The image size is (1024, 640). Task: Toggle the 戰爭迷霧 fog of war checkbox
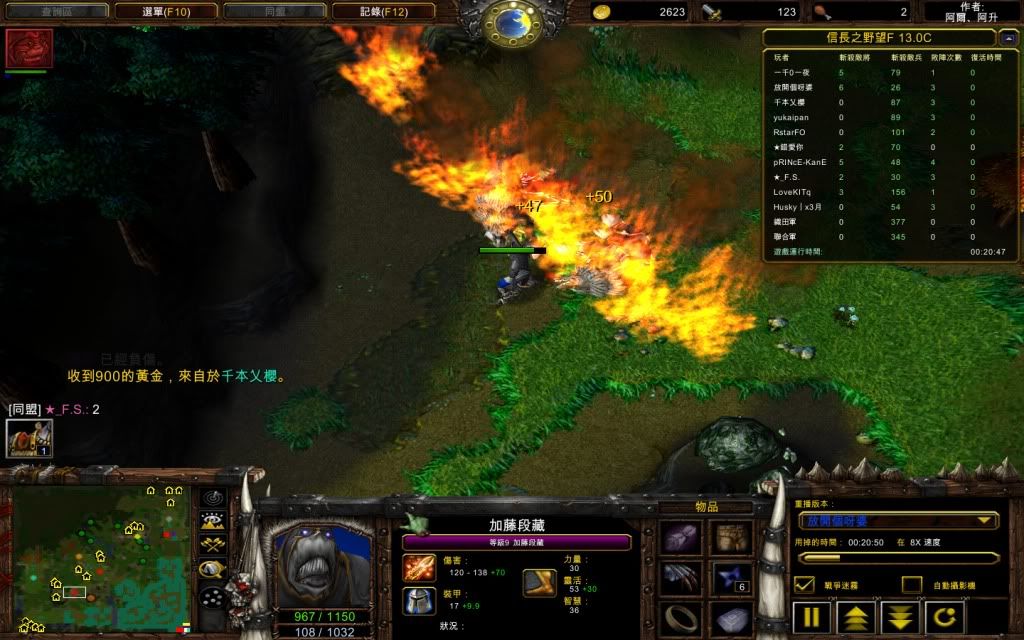pos(805,585)
